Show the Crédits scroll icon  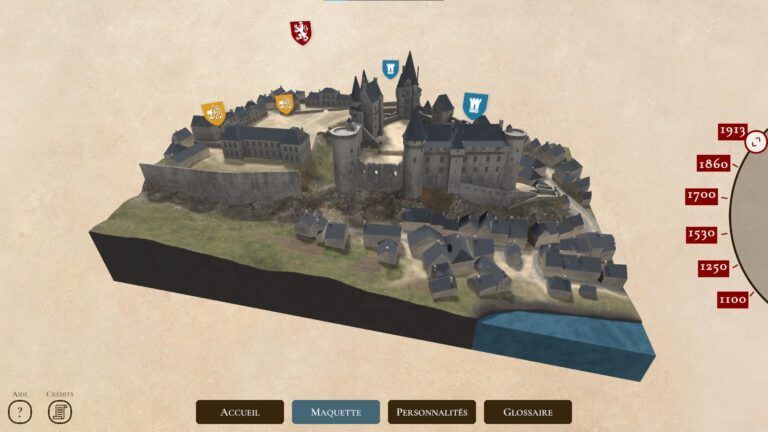pyautogui.click(x=60, y=411)
